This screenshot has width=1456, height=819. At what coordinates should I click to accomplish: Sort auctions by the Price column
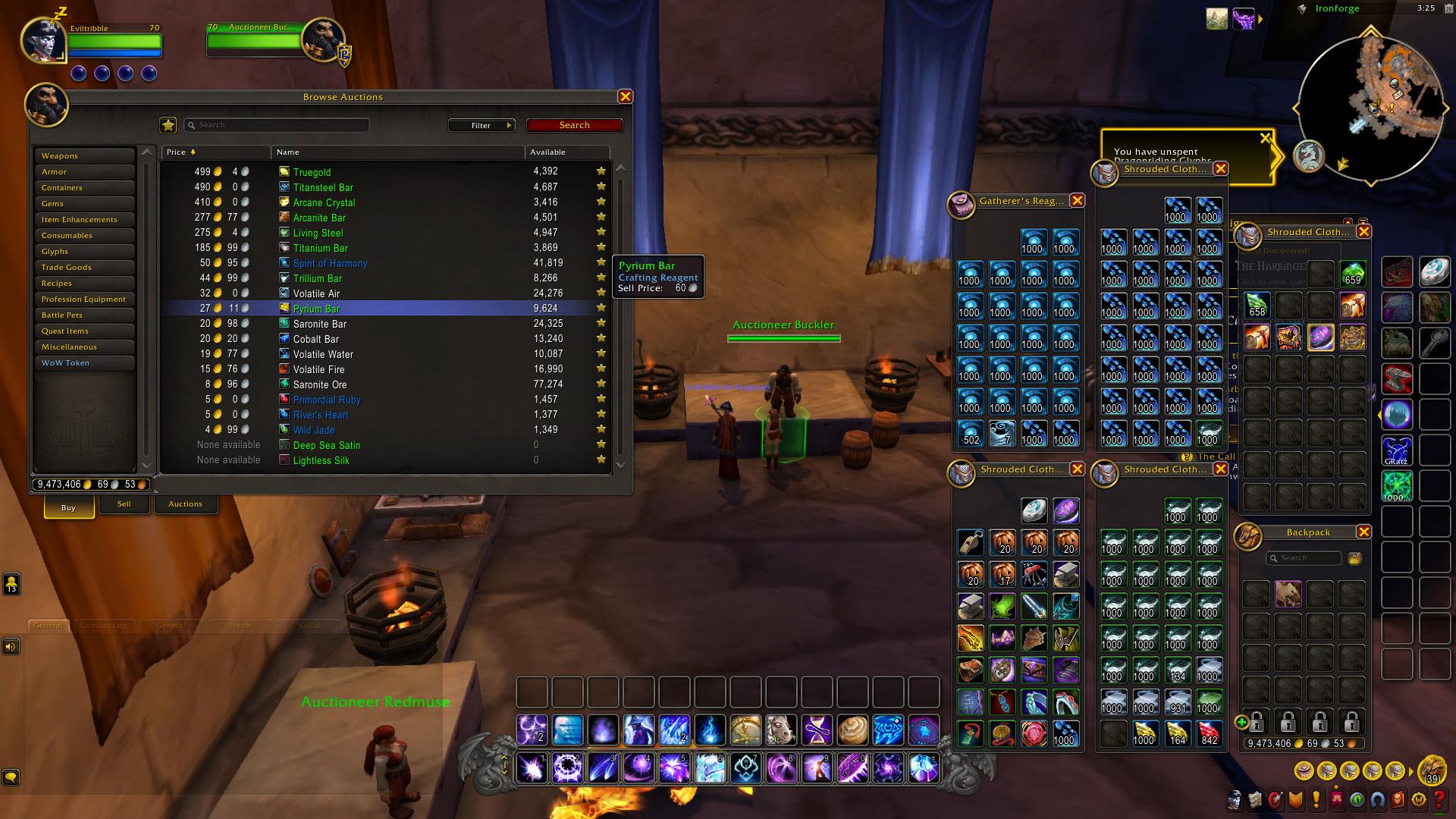click(215, 152)
